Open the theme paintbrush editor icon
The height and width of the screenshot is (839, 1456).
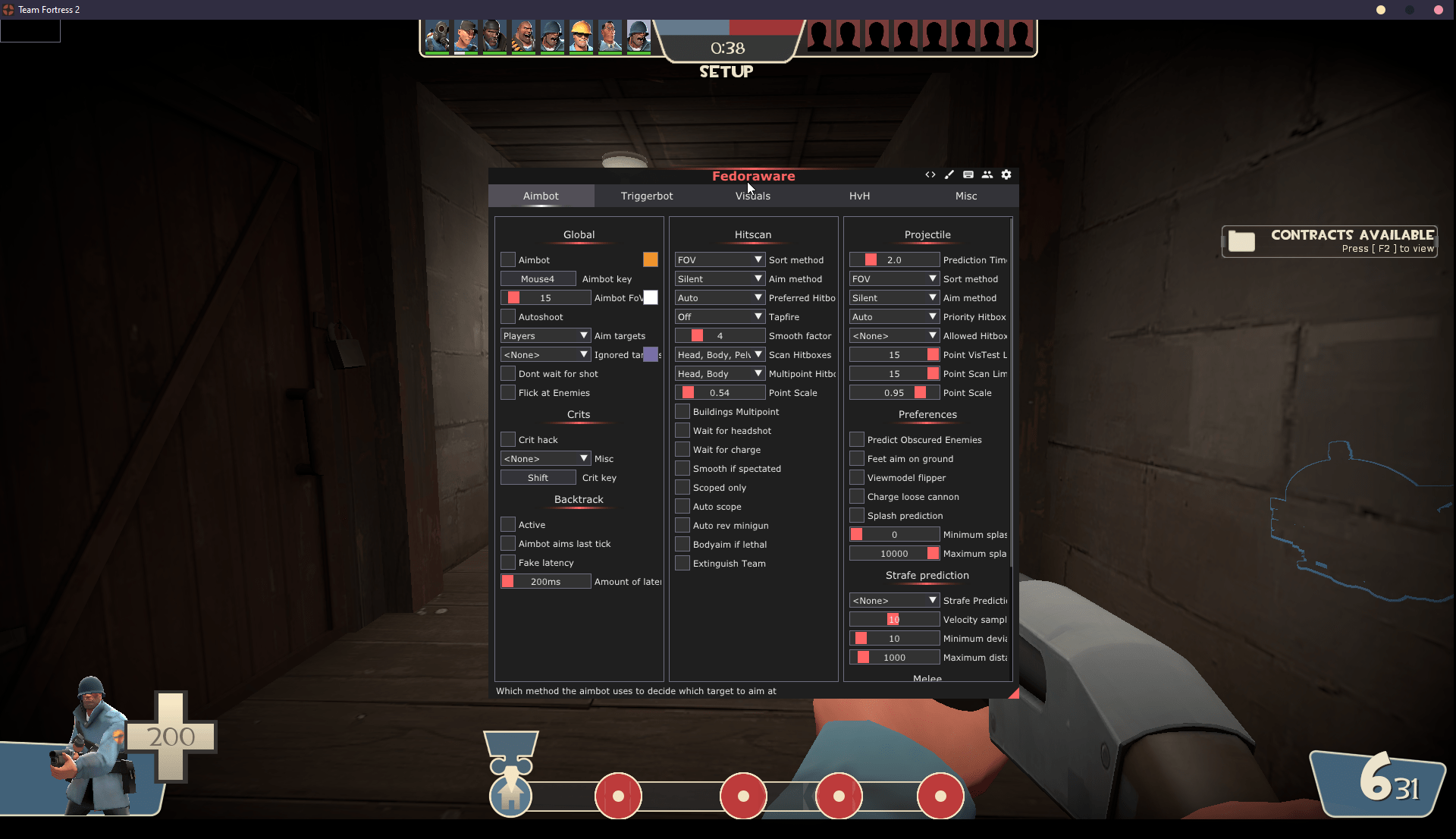(949, 174)
